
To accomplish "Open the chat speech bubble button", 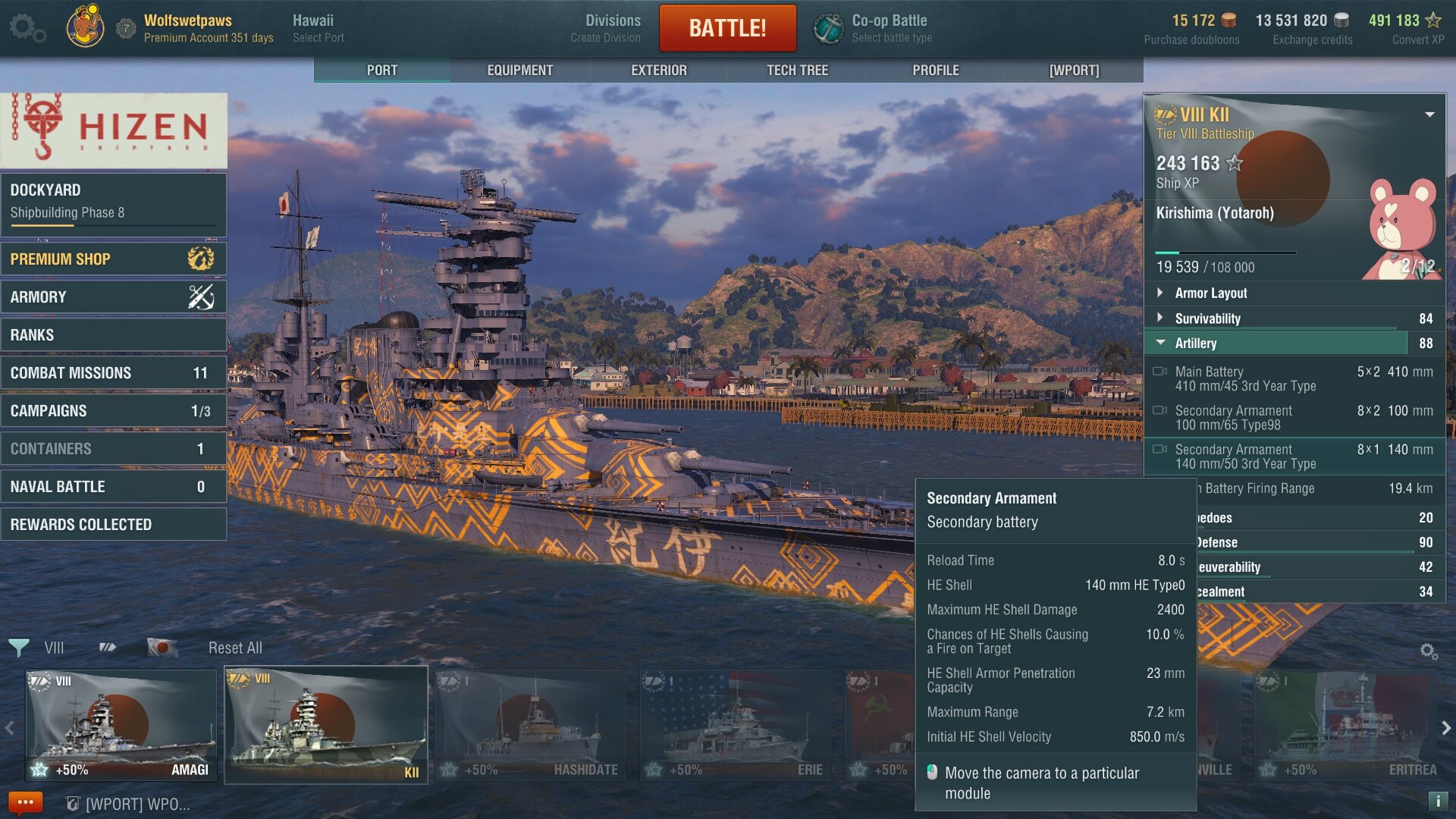I will click(25, 802).
